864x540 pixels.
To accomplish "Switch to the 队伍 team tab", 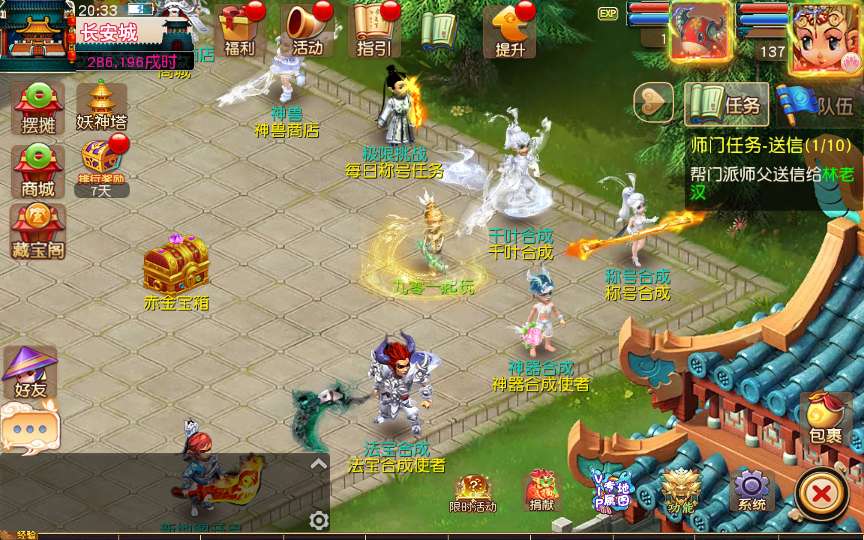I will click(x=817, y=104).
